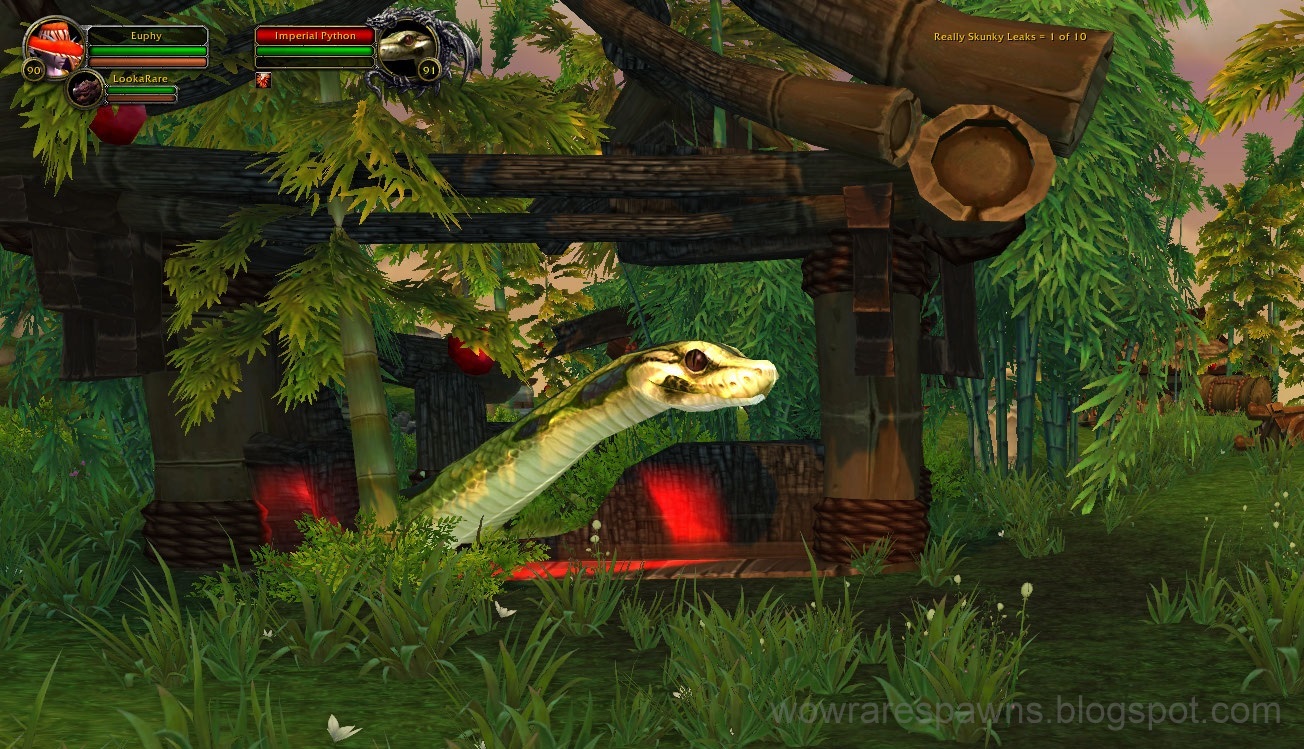Viewport: 1304px width, 749px height.
Task: Click Euphy's name bar
Action: (x=148, y=35)
